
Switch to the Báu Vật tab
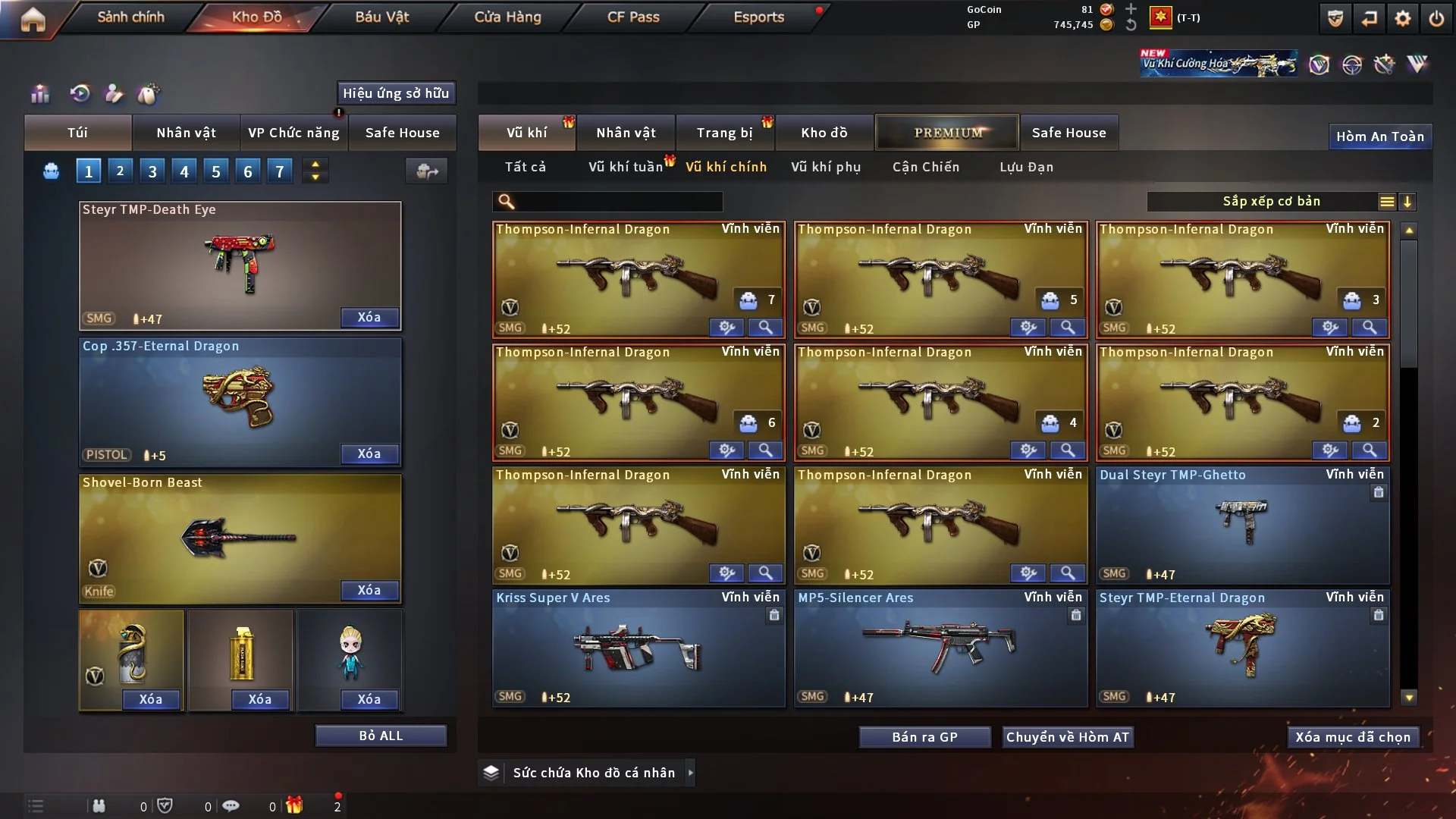381,17
